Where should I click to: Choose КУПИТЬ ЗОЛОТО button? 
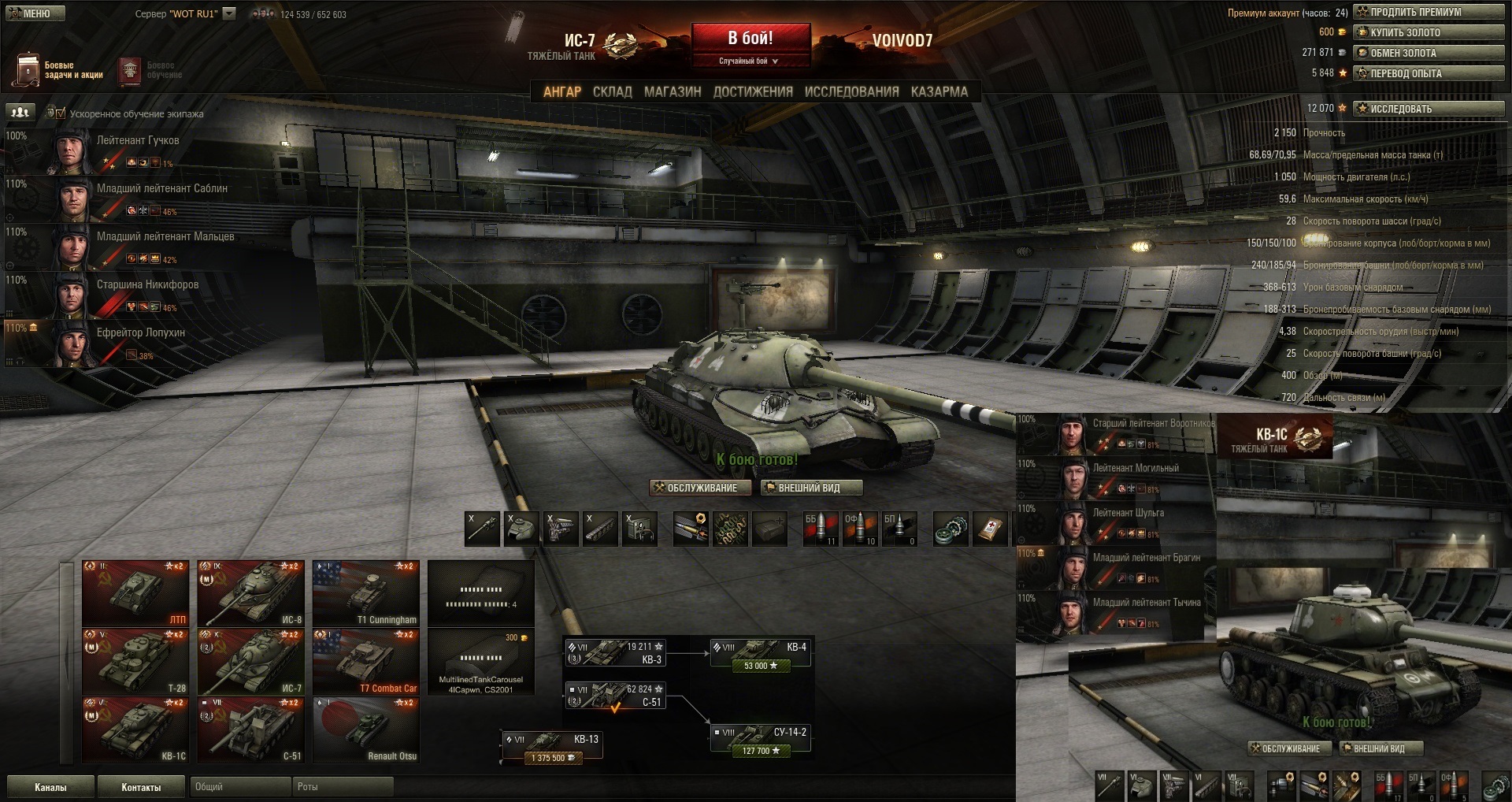(x=1429, y=33)
